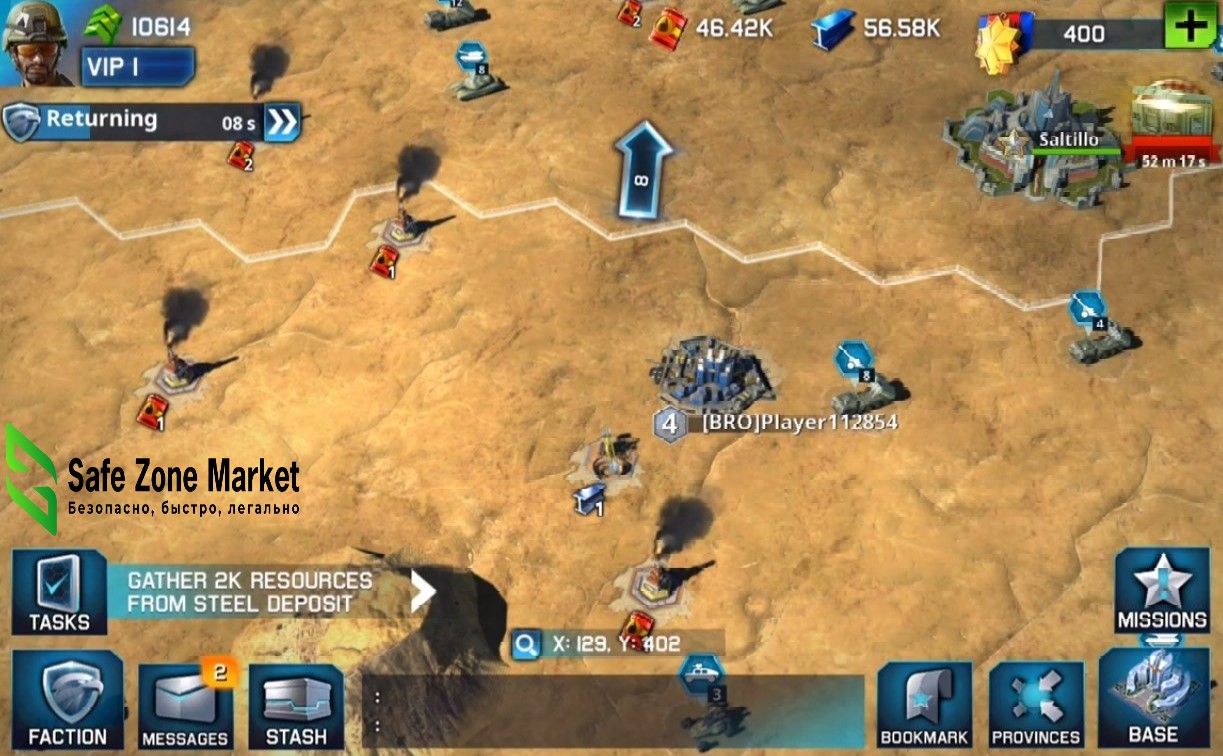This screenshot has height=756, width=1223.
Task: Speed up the returning march
Action: click(x=283, y=122)
